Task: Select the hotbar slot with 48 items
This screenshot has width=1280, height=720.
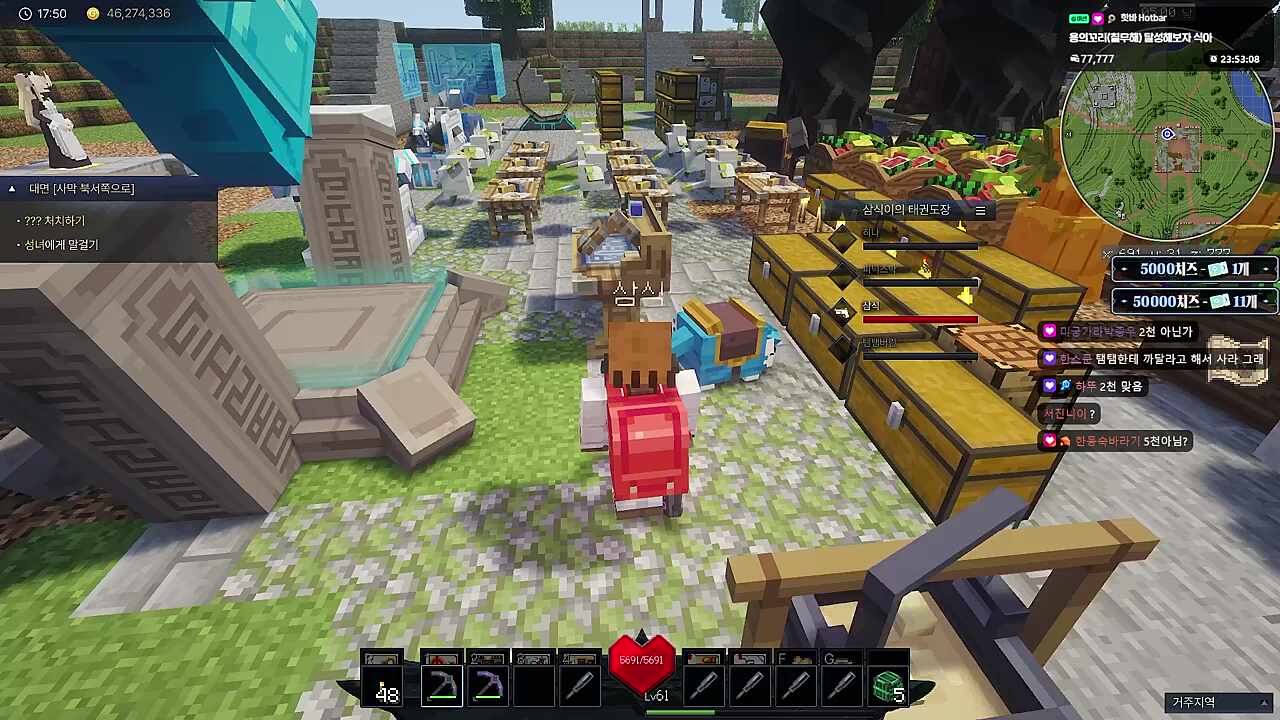Action: (x=382, y=686)
